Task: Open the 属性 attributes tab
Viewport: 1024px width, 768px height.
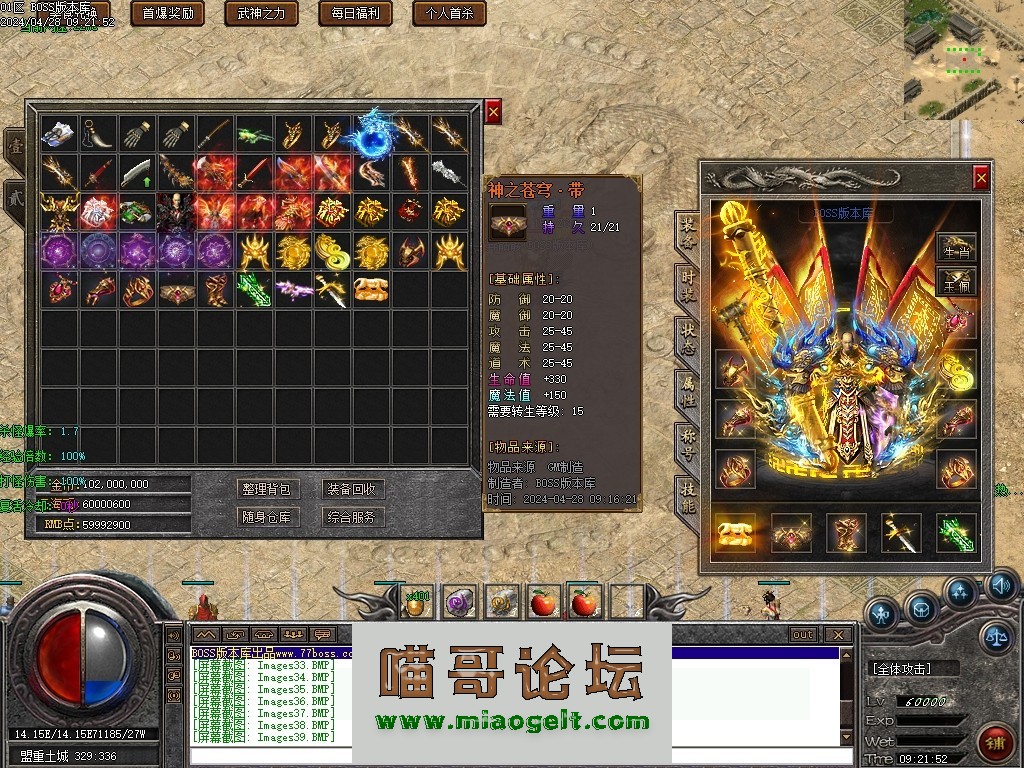Action: coord(687,388)
